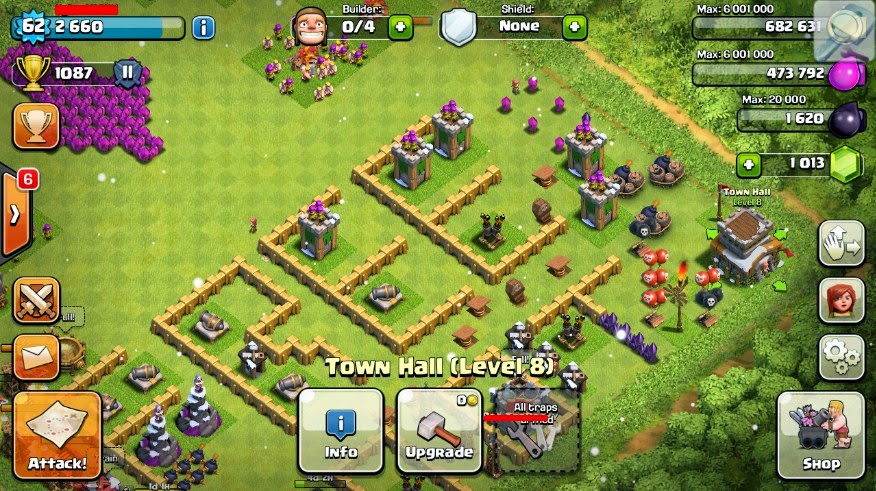Open the trophy leaderboard button
The height and width of the screenshot is (491, 876).
pyautogui.click(x=36, y=125)
